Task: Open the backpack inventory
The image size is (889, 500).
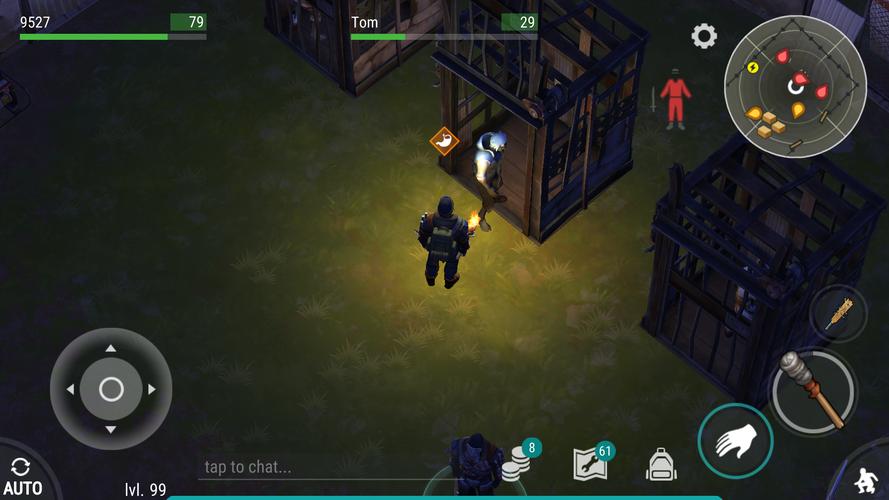Action: point(661,464)
